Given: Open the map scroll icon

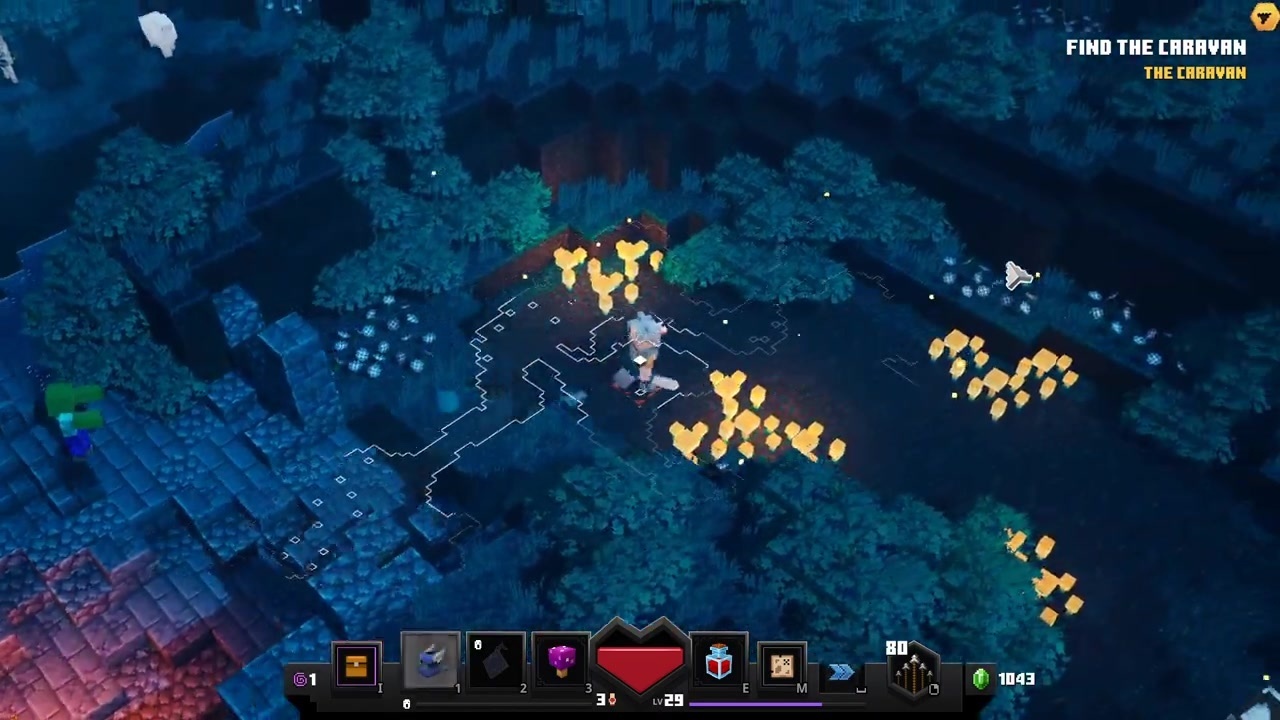Looking at the screenshot, I should point(782,666).
